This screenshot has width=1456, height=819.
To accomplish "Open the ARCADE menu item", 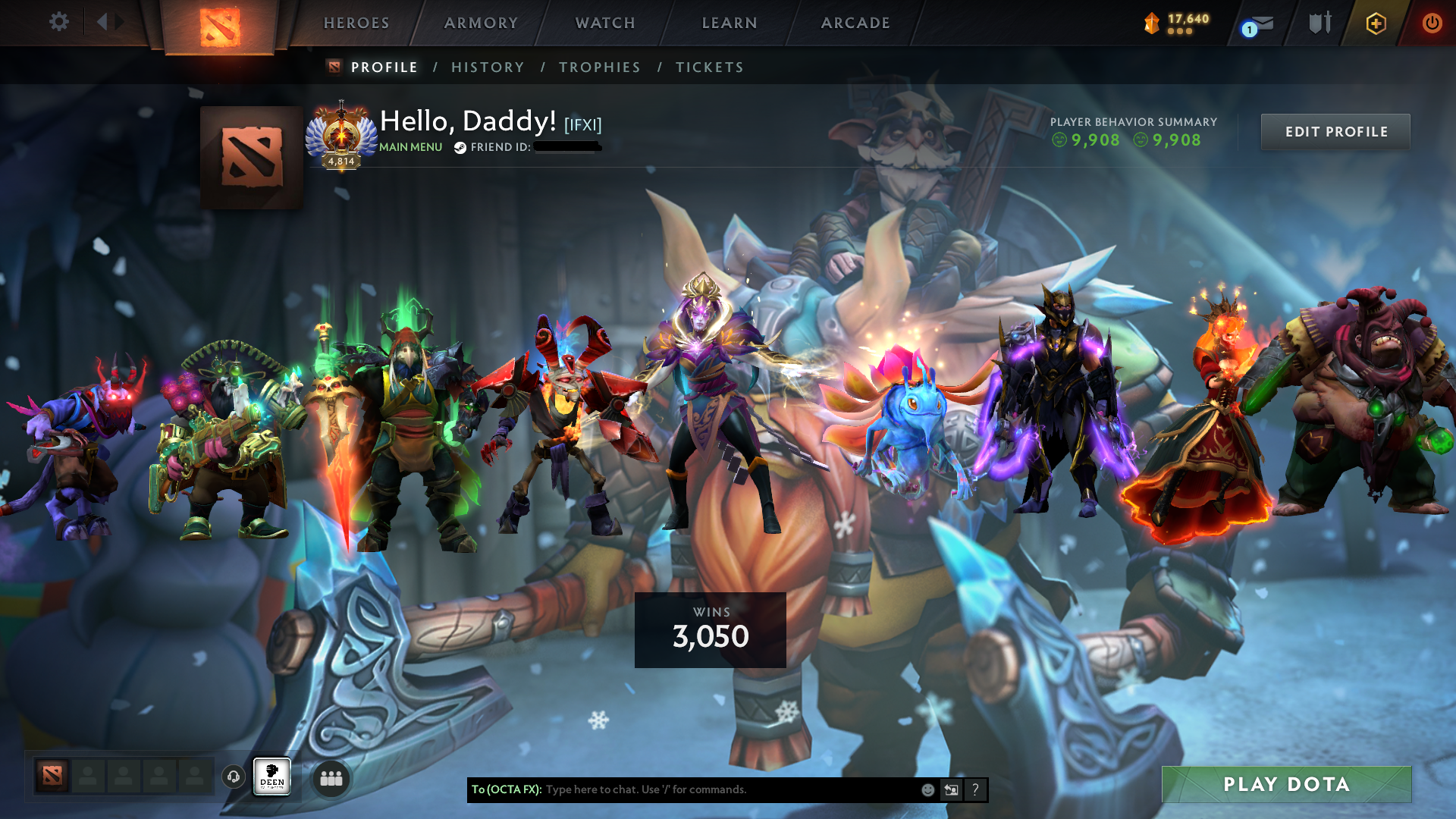I will [x=855, y=23].
